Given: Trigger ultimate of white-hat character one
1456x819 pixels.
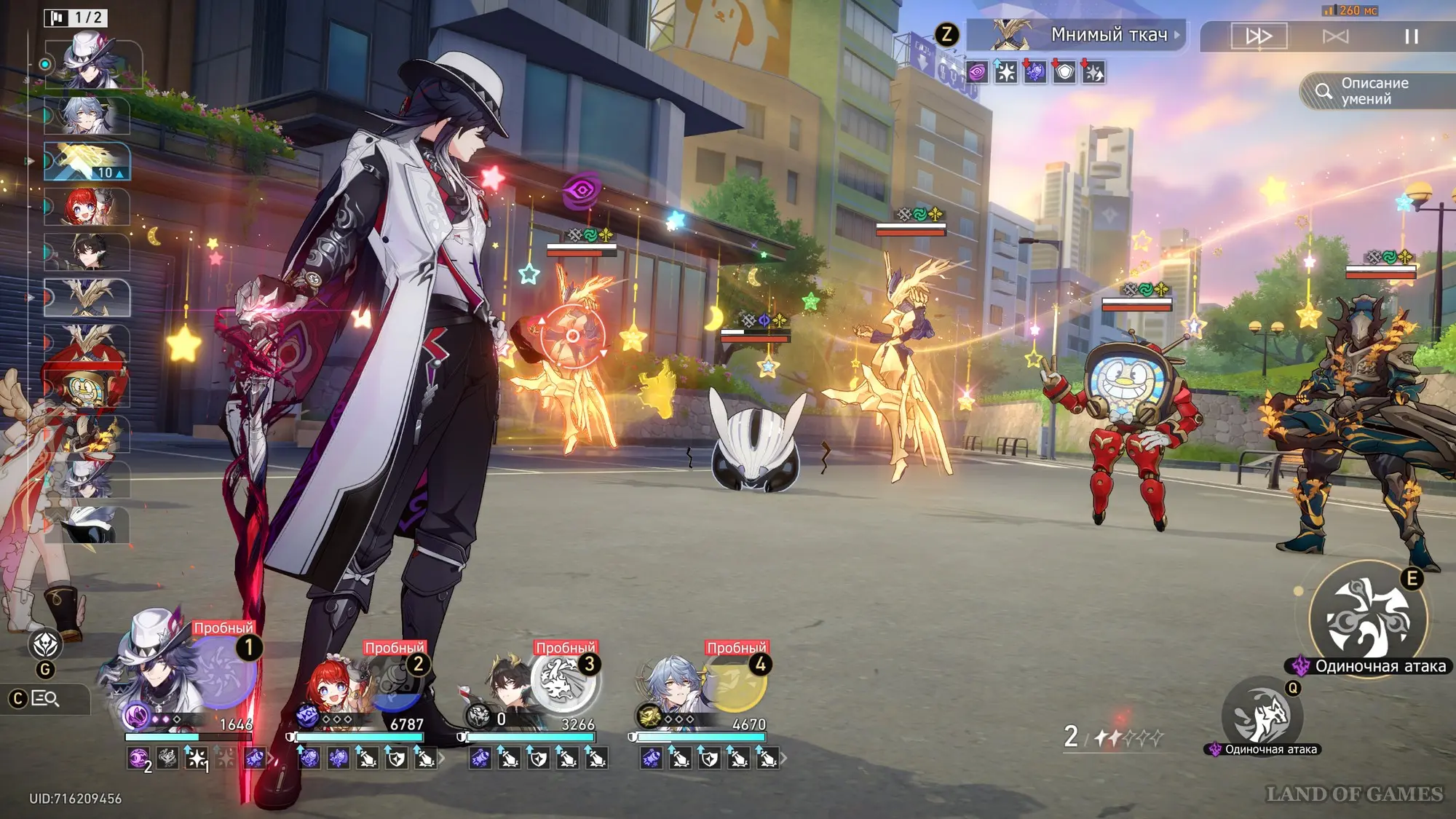Looking at the screenshot, I should [x=222, y=673].
